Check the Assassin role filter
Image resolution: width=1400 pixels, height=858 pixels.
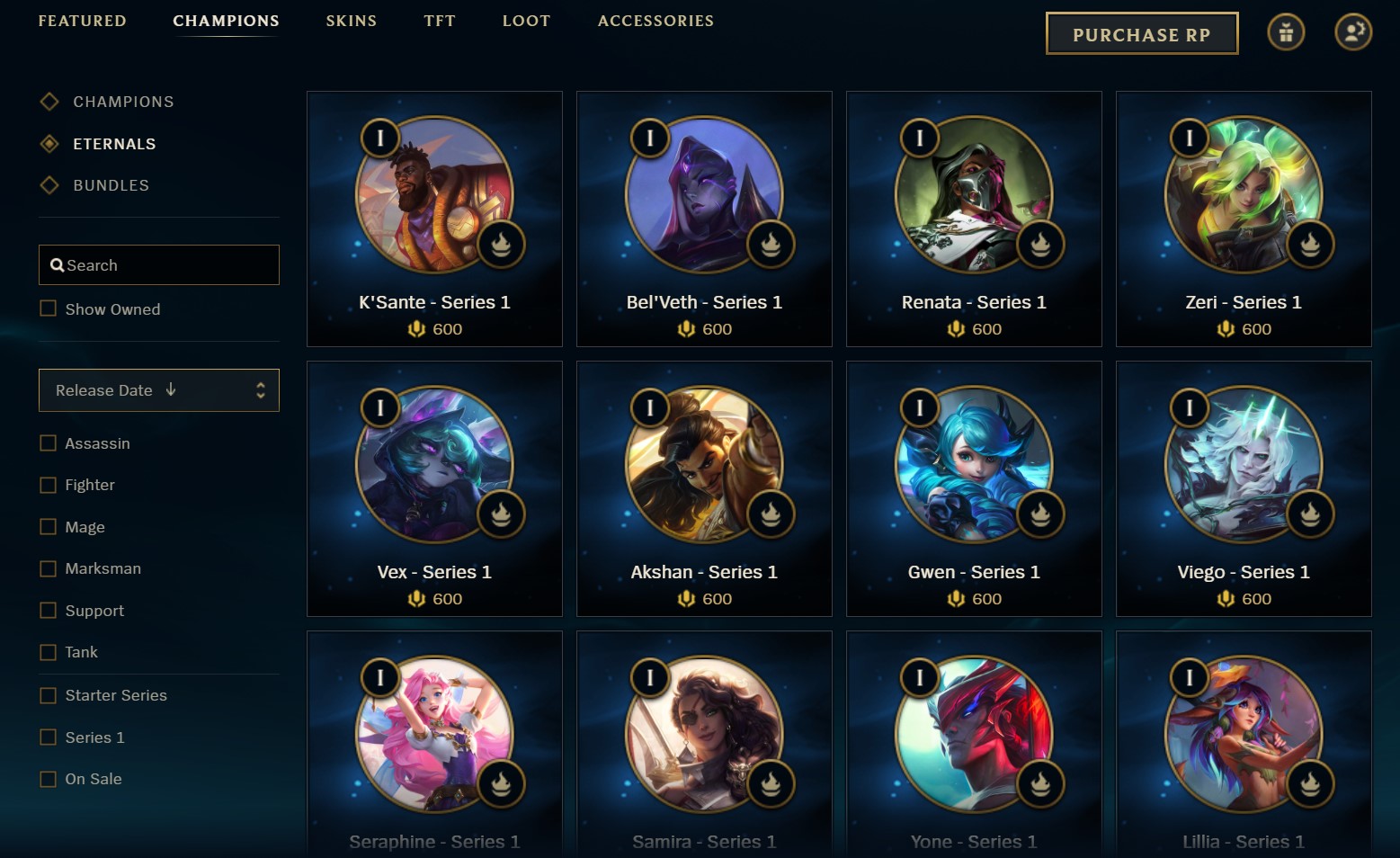(x=48, y=442)
